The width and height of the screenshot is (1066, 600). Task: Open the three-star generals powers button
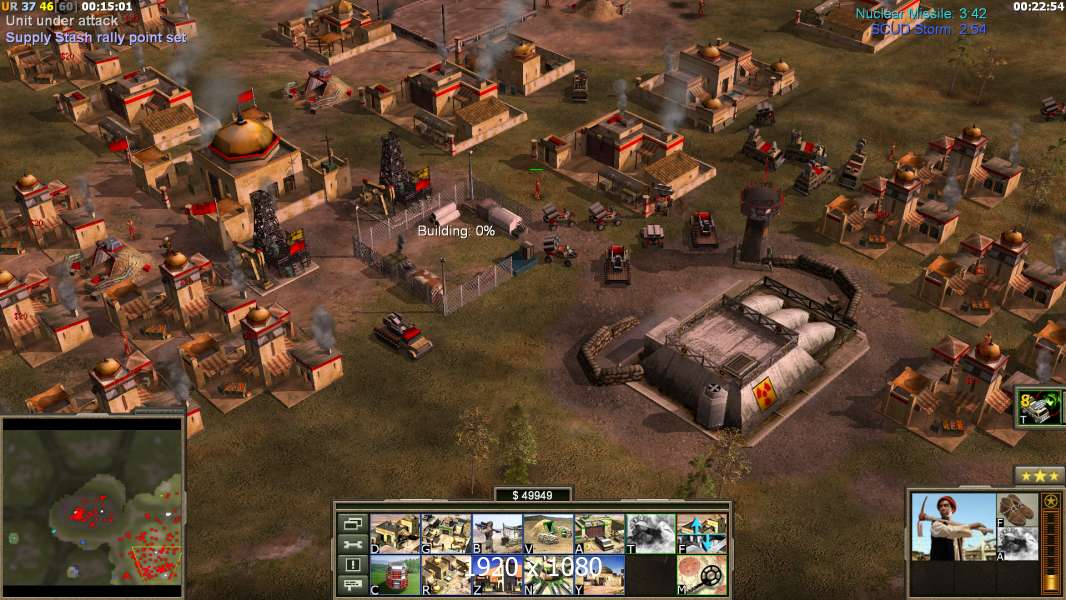click(1039, 475)
